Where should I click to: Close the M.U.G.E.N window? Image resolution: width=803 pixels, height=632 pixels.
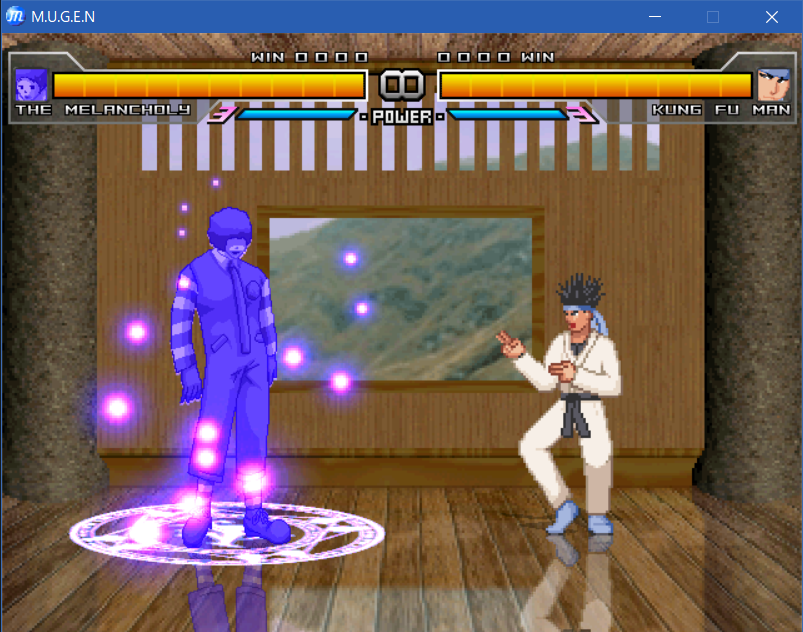[x=772, y=17]
